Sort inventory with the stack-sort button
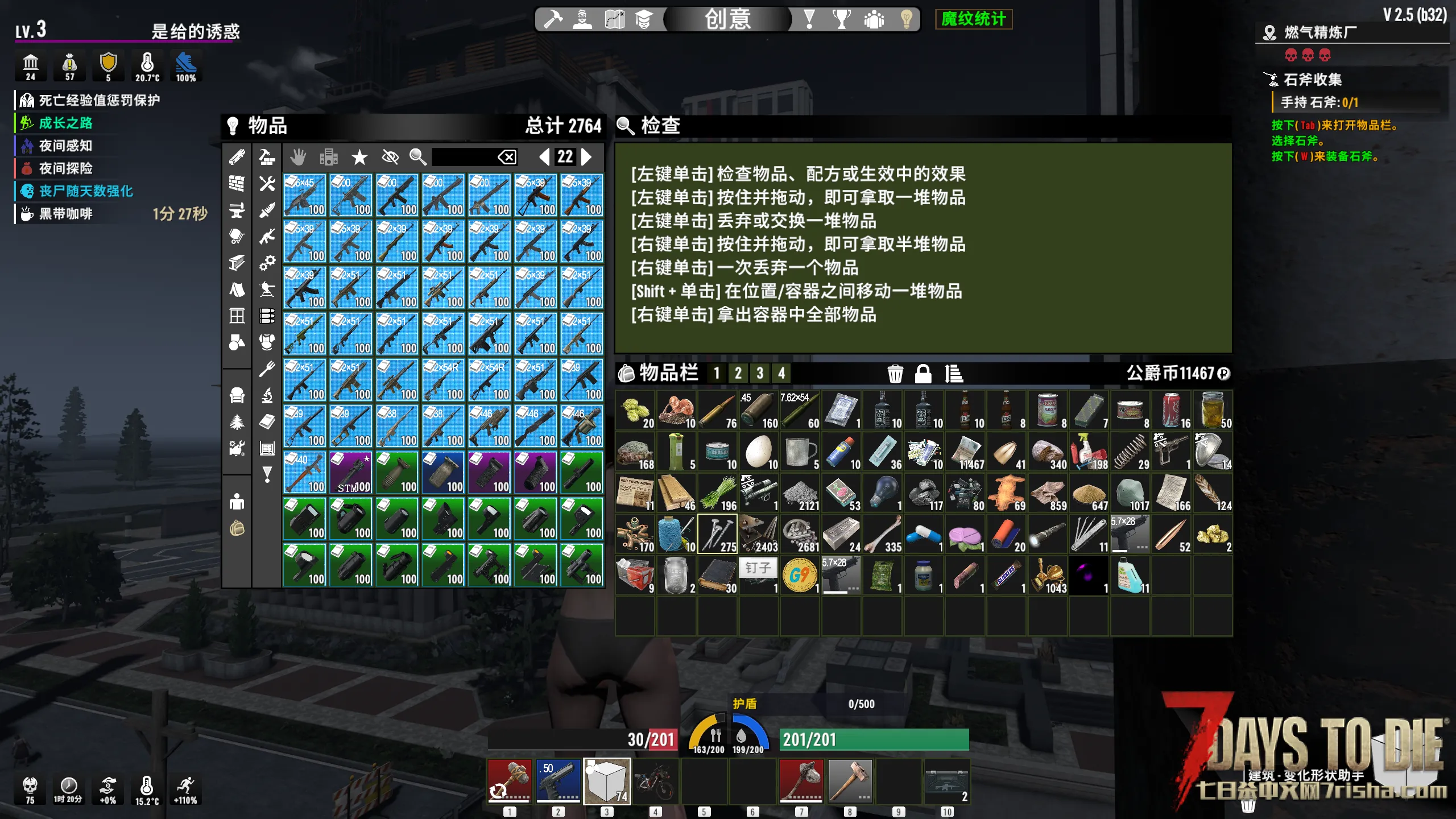1456x819 pixels. click(x=954, y=374)
